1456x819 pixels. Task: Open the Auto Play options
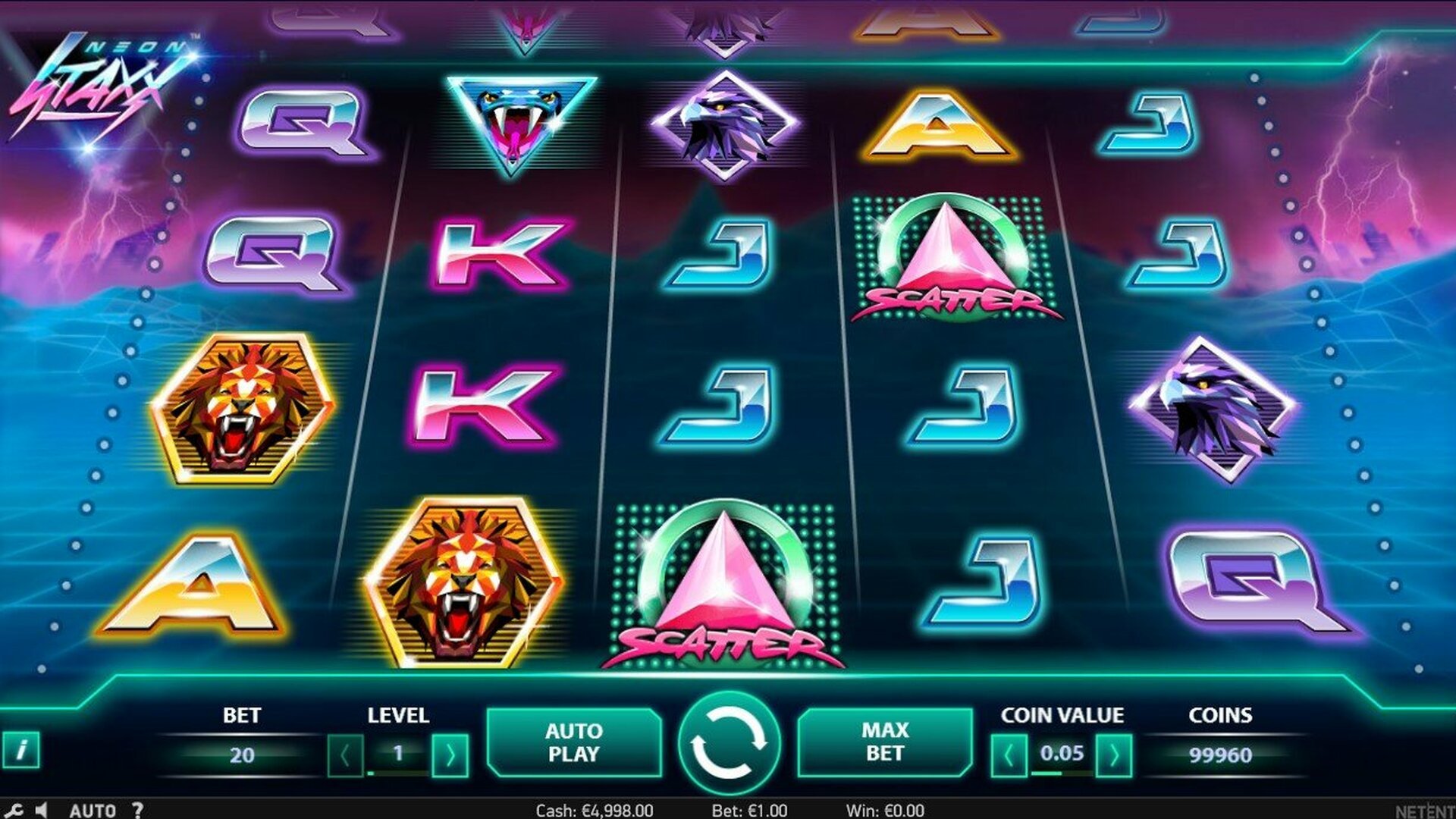[573, 742]
